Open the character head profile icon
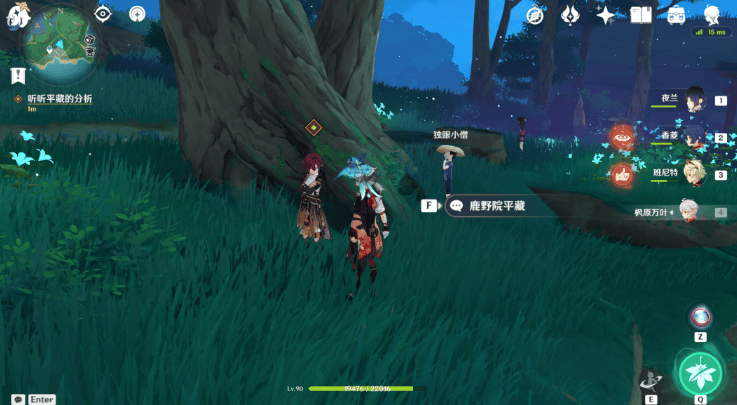The image size is (737, 405). coord(711,14)
